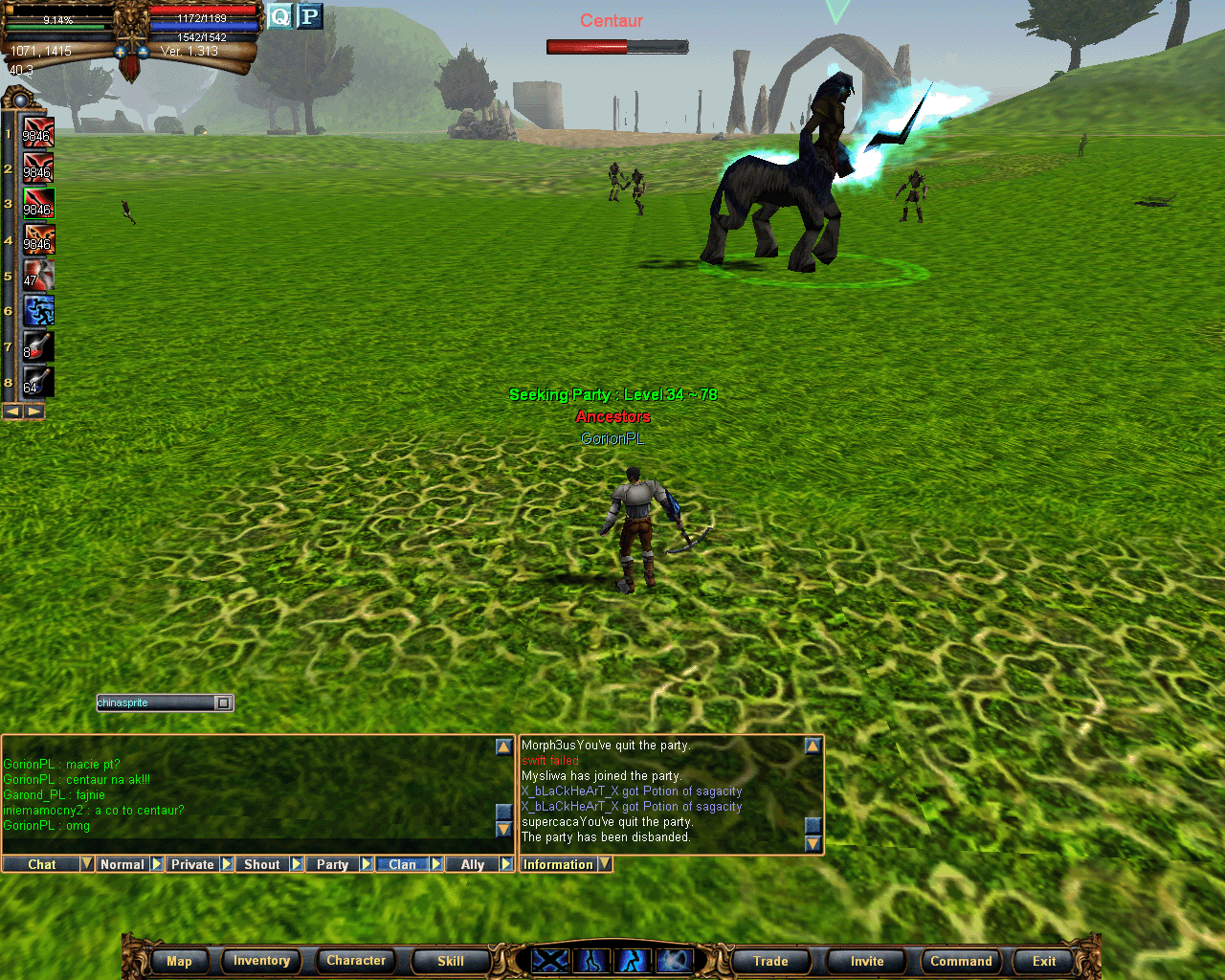Image resolution: width=1225 pixels, height=980 pixels.
Task: Click the Exit button
Action: [x=1044, y=961]
